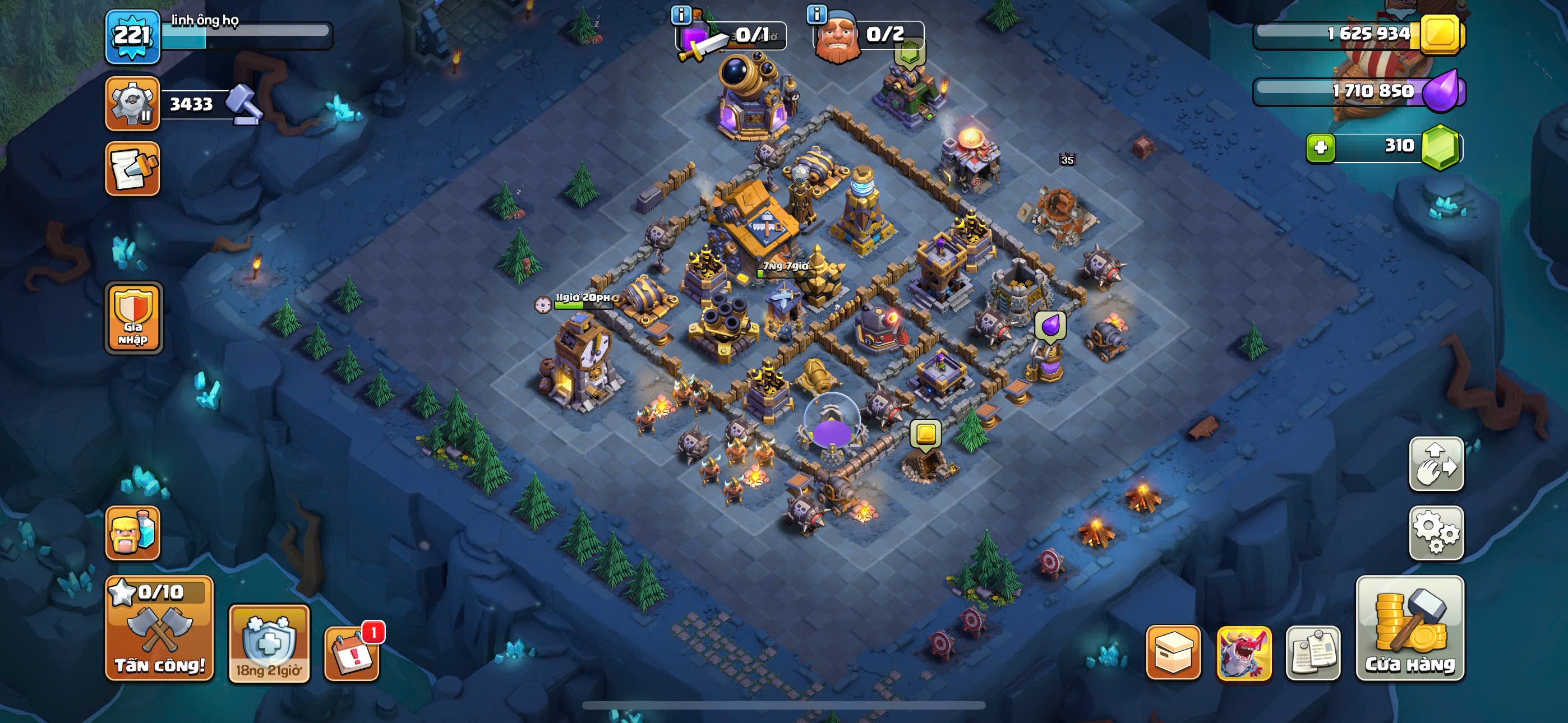Viewport: 1568px width, 723px height.
Task: Open the player level 221 profile badge
Action: click(133, 36)
